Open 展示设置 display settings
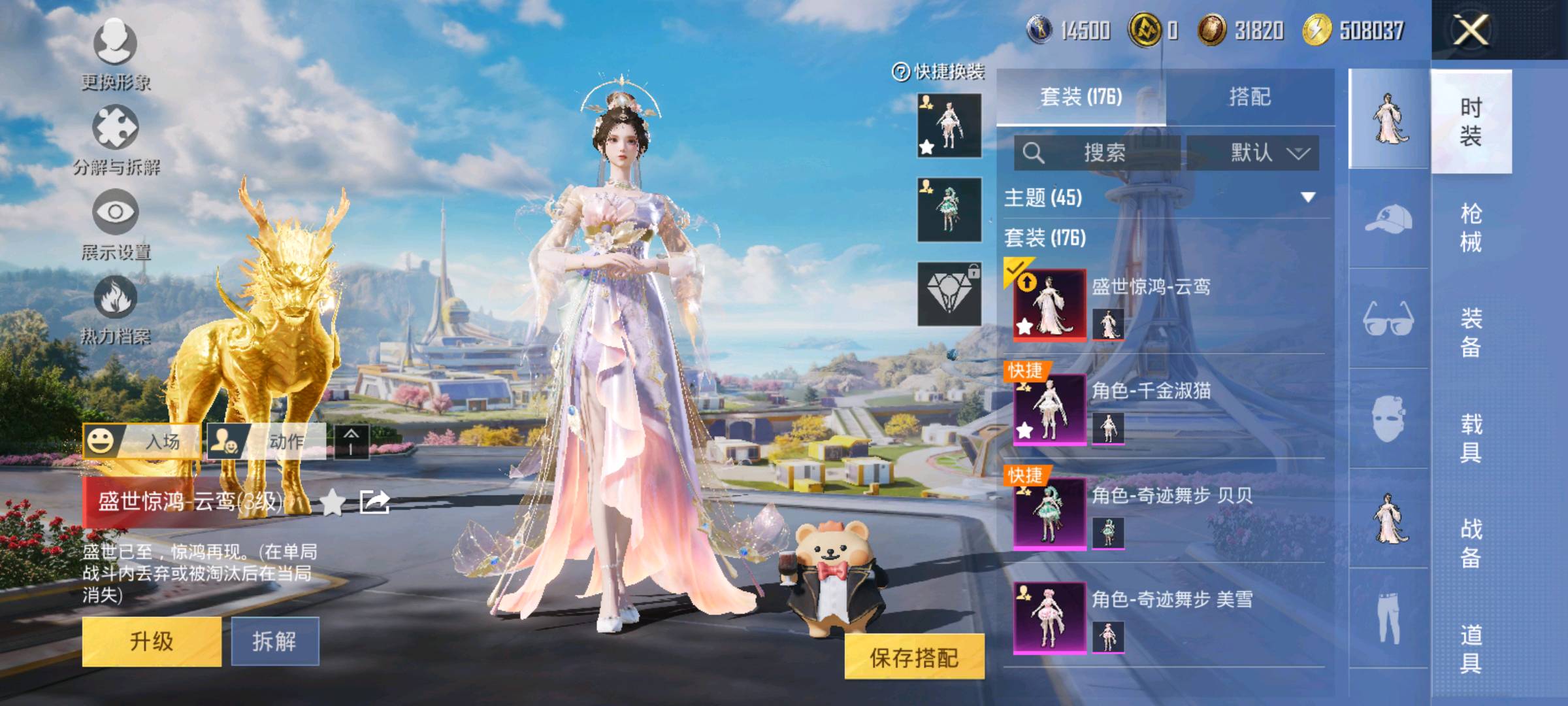Screen dimensions: 1568x706 click(116, 224)
